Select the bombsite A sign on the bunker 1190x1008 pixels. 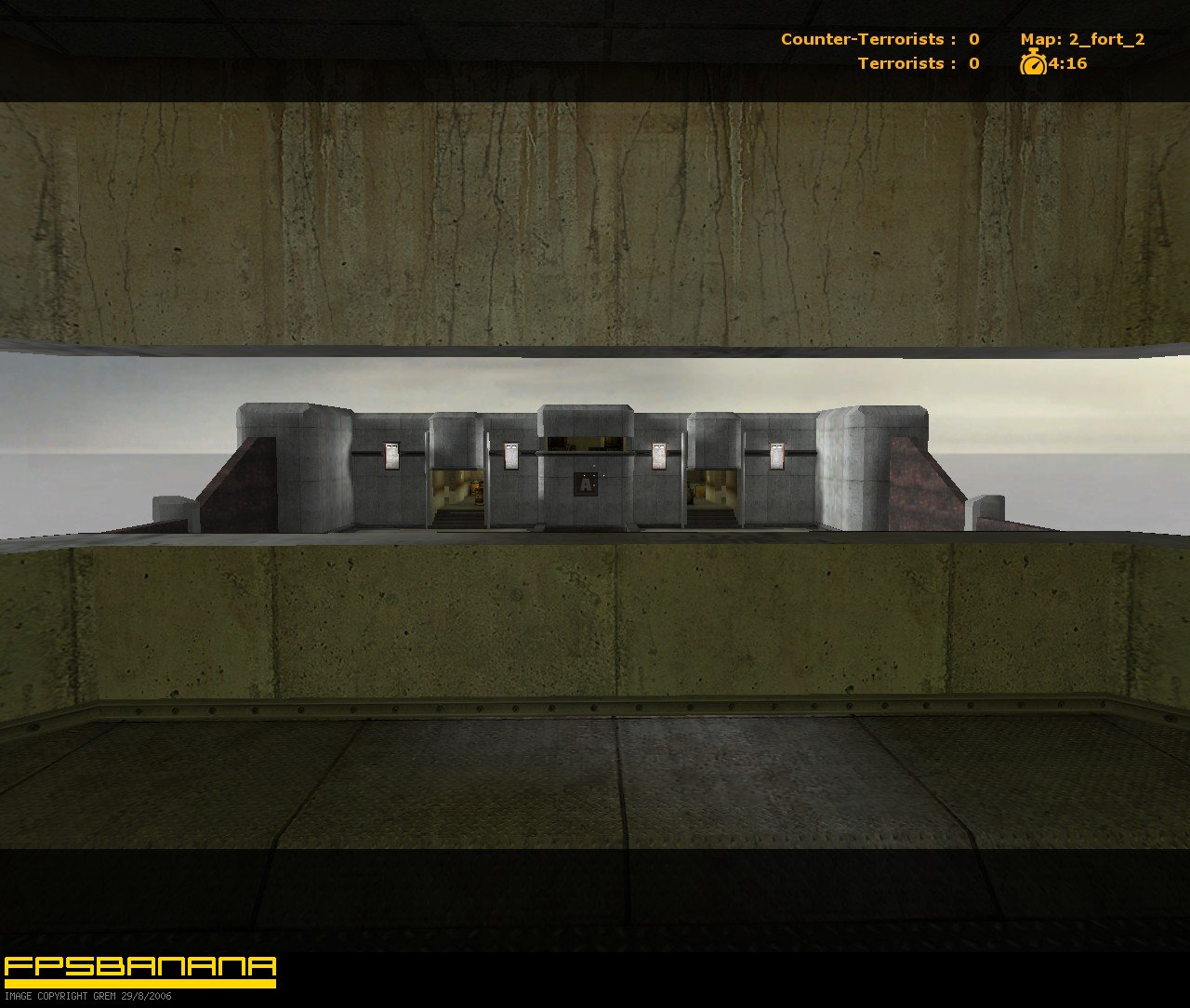584,484
